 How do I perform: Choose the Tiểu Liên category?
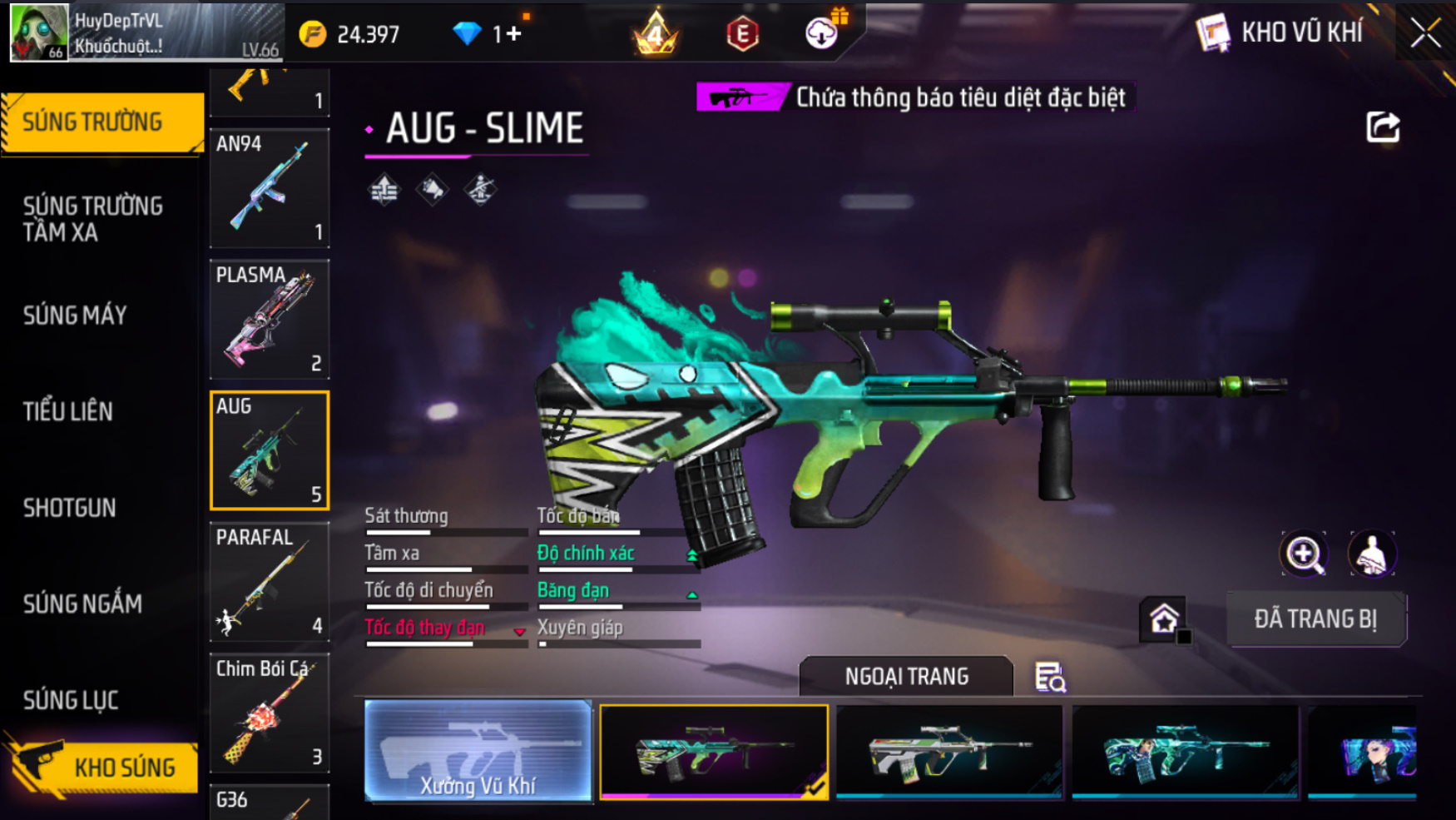pyautogui.click(x=68, y=411)
